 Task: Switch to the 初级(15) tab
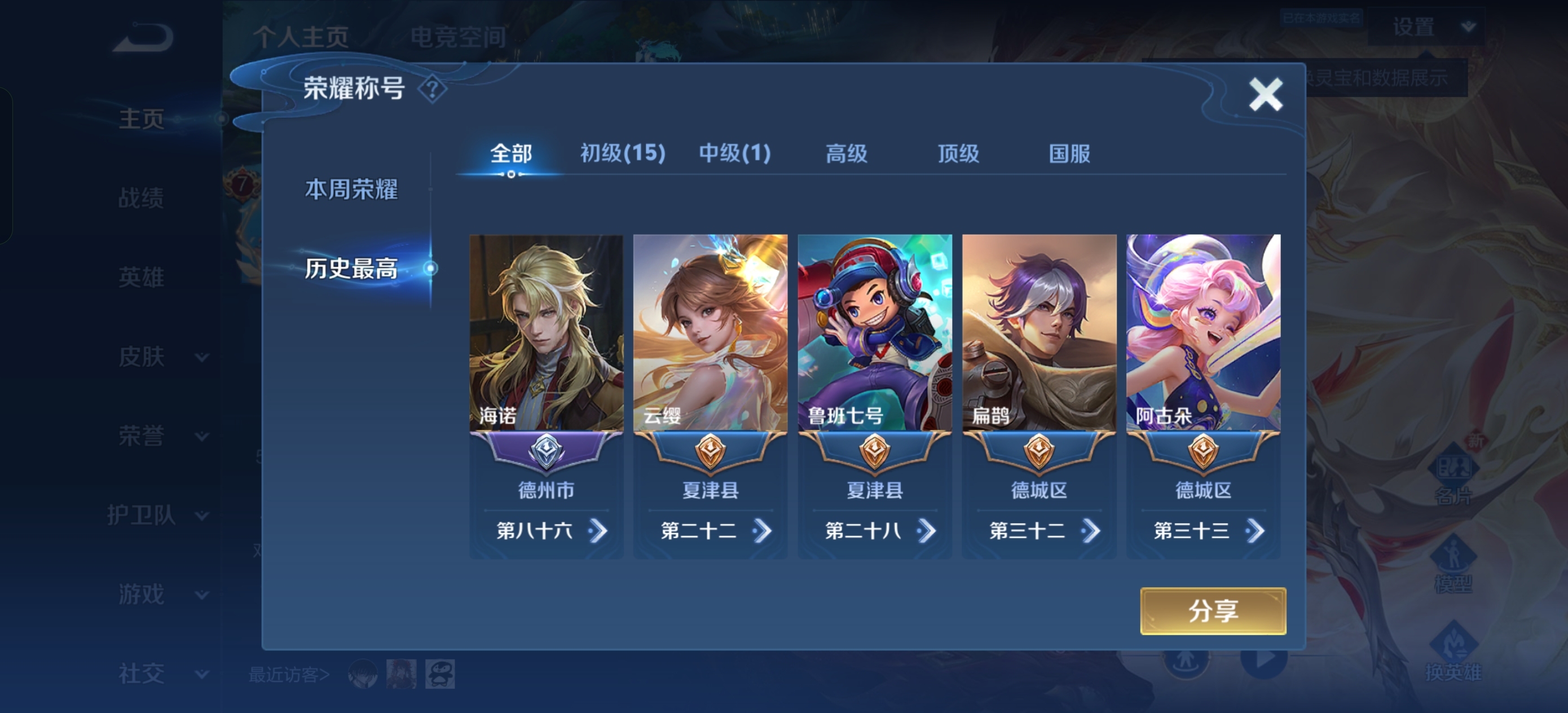(x=622, y=153)
